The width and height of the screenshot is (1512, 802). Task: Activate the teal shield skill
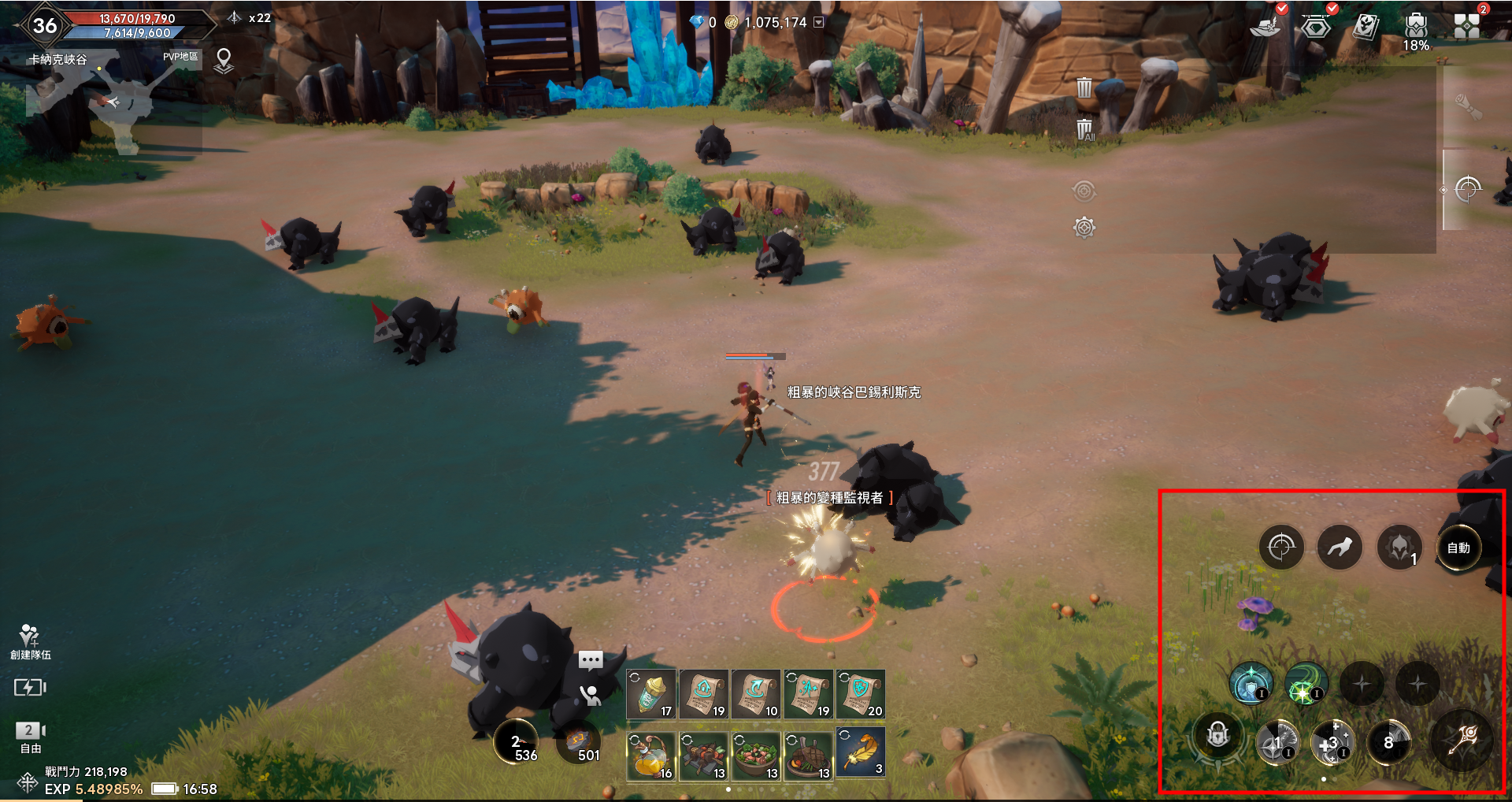coord(1251,683)
